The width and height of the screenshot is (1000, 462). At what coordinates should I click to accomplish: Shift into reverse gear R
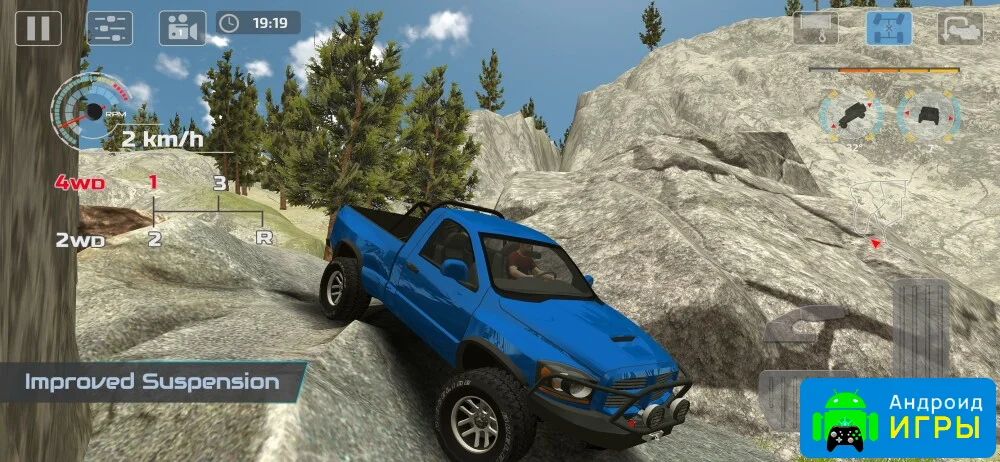(264, 239)
